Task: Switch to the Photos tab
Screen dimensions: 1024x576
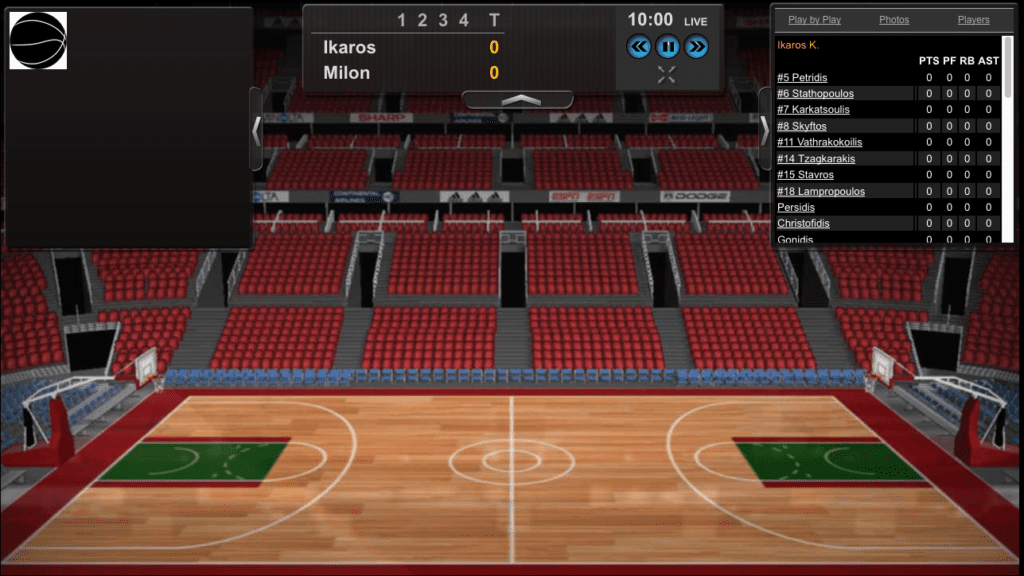Action: [894, 20]
